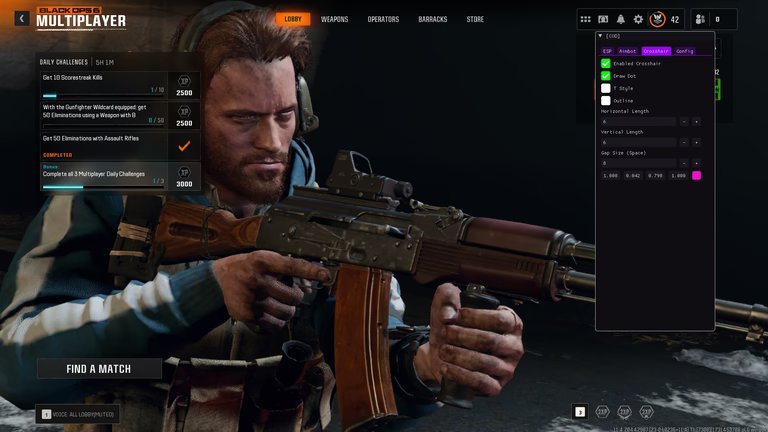Click the Find a Match button
The width and height of the screenshot is (768, 432).
tap(99, 369)
